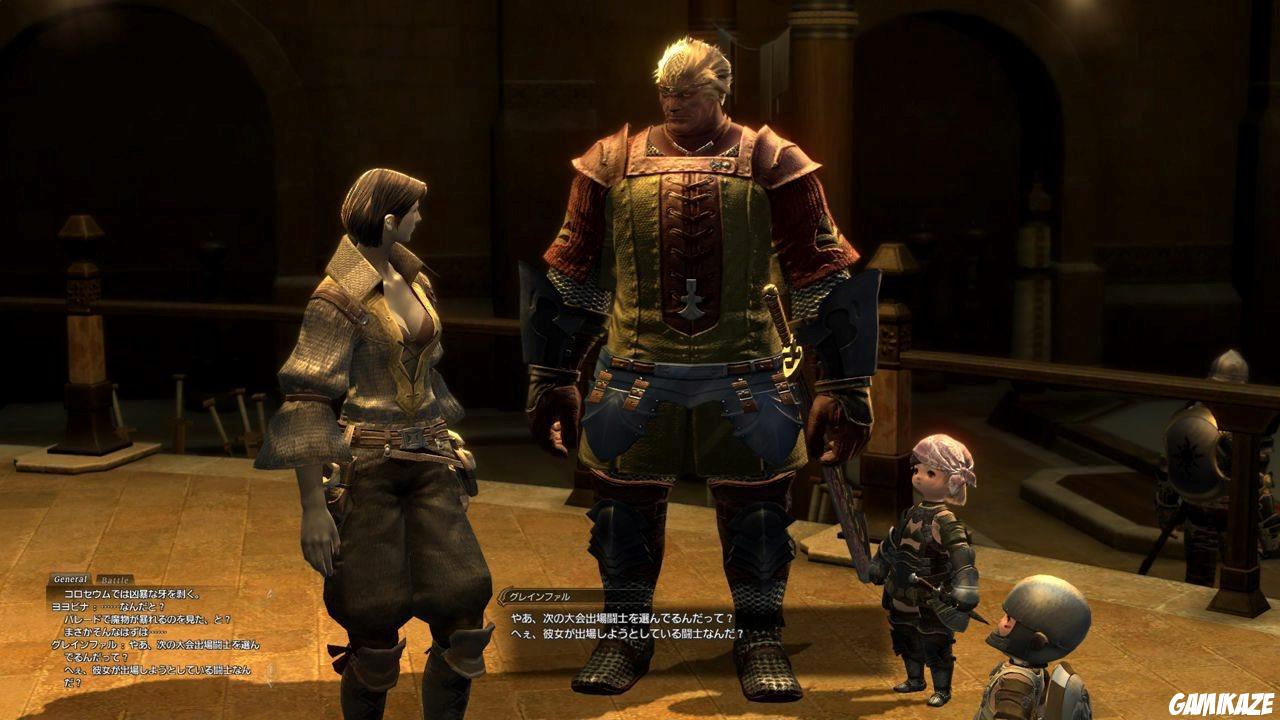
Task: Select the General chat tab
Action: click(x=71, y=577)
